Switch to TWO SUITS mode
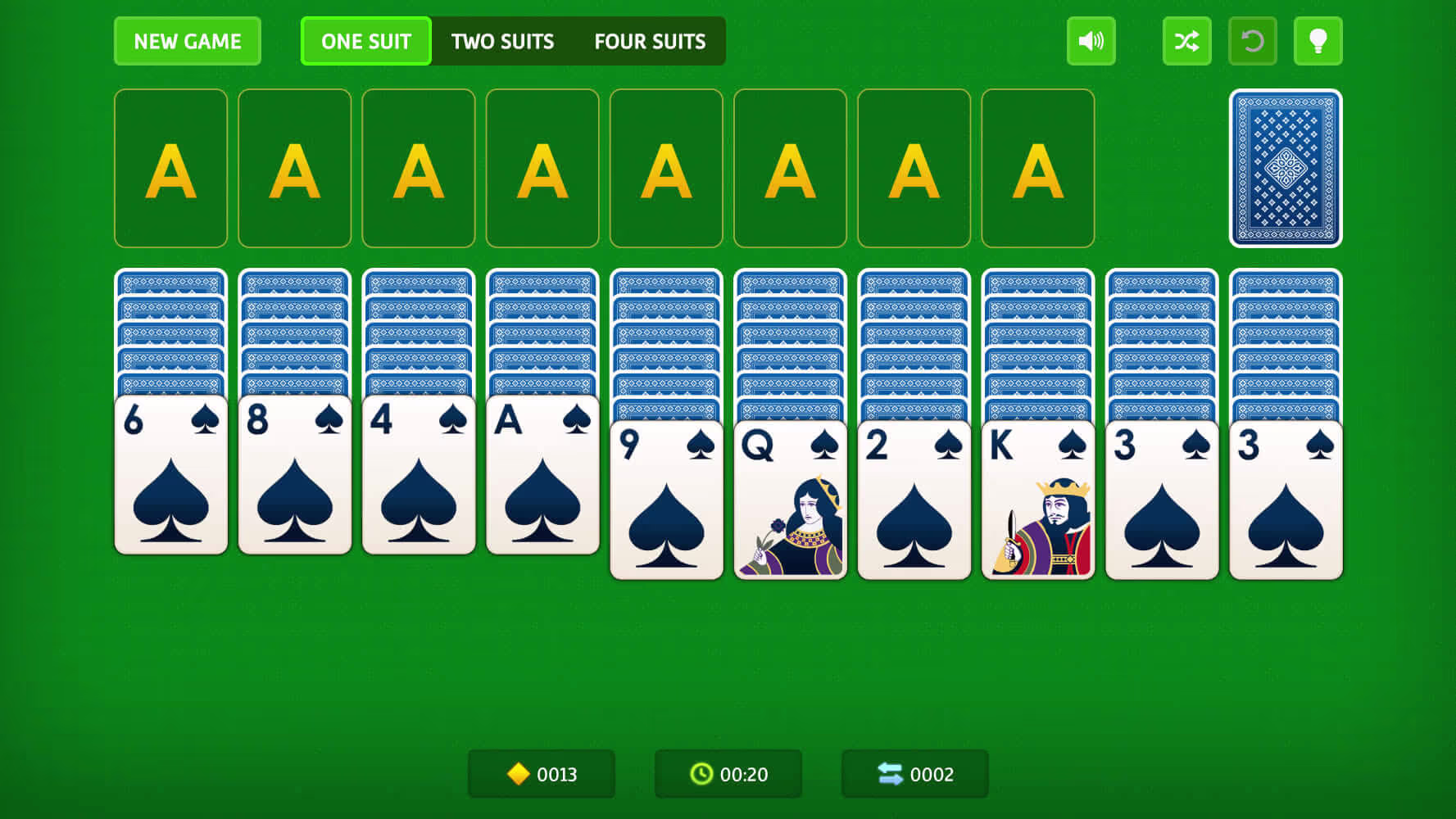The width and height of the screenshot is (1456, 819). (x=502, y=41)
